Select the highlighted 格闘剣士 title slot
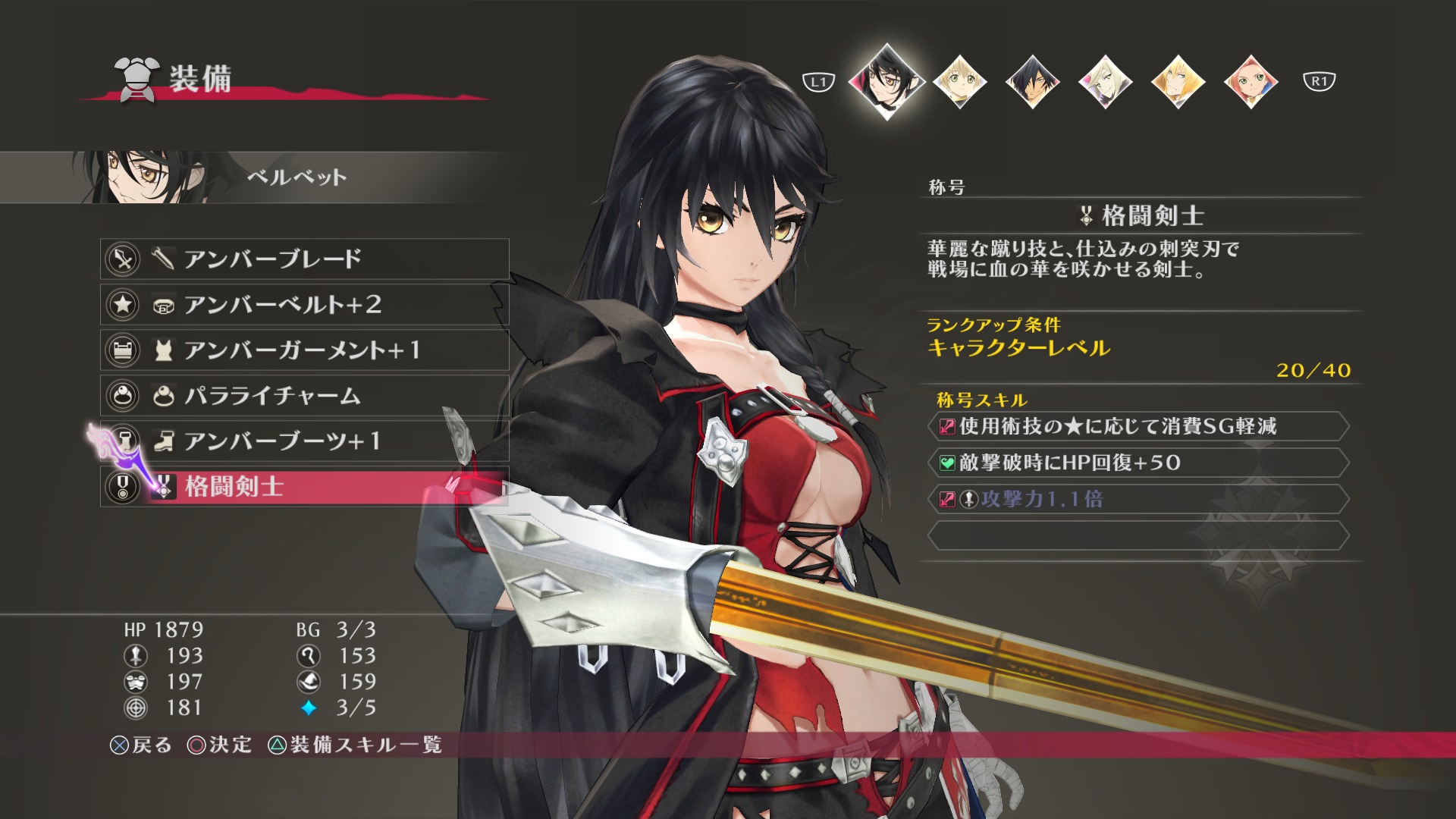Screen dimensions: 1456x819 tap(303, 487)
